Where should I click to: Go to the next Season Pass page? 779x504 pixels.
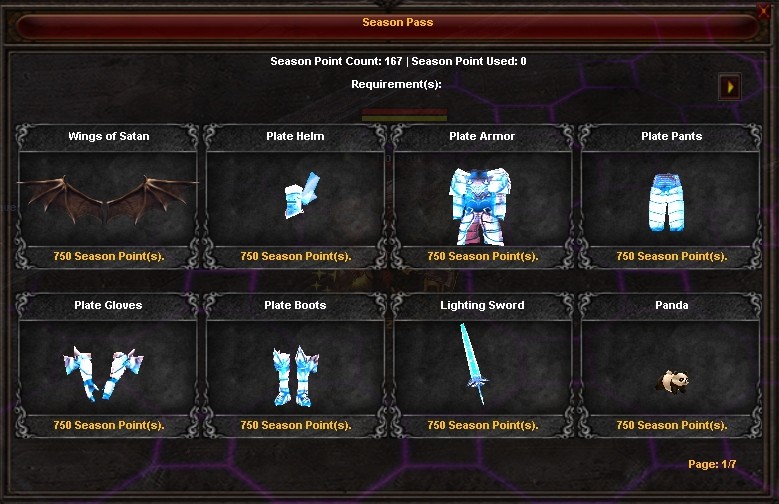(730, 88)
